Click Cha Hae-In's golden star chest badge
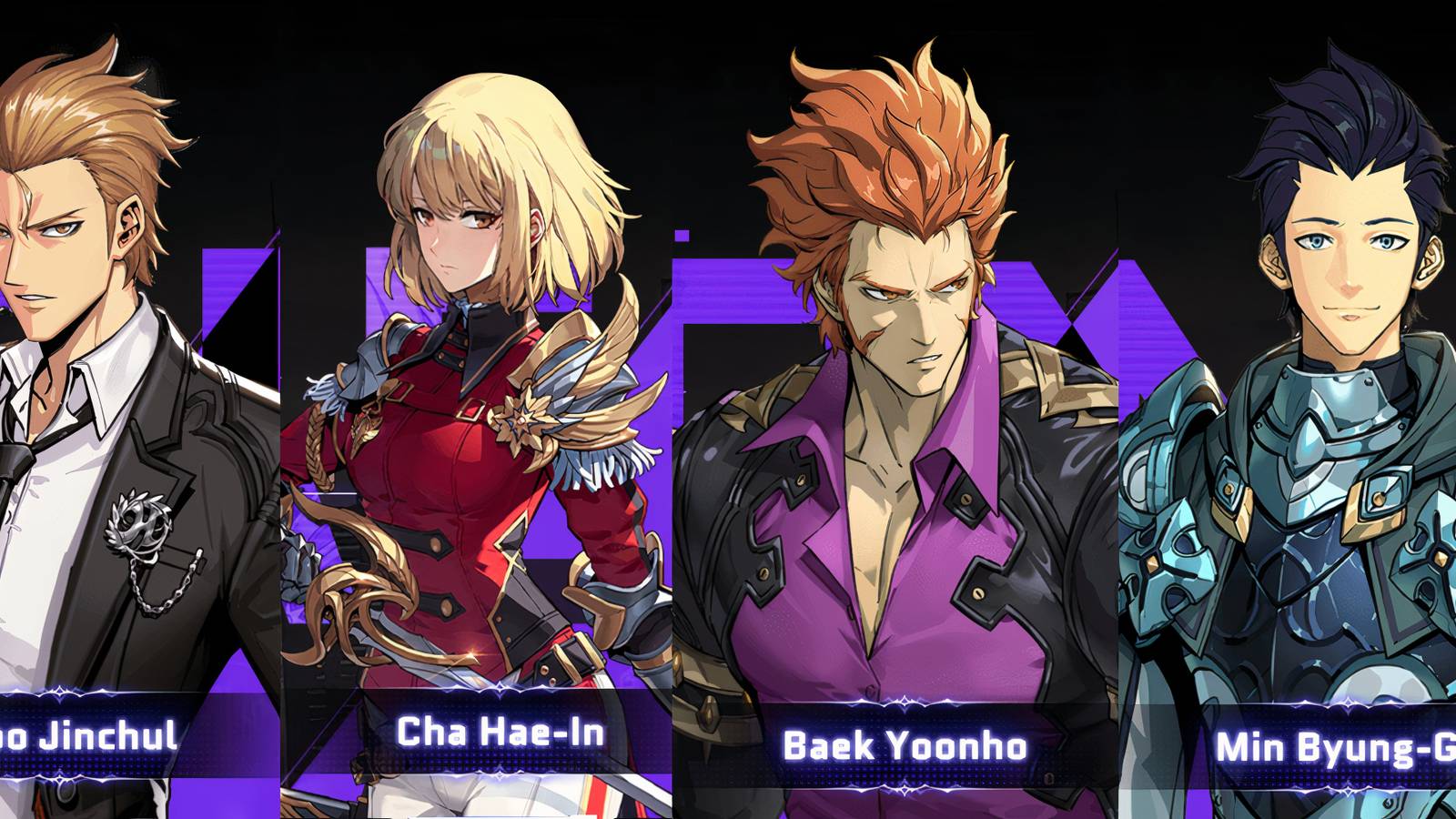1456x819 pixels. pos(520,421)
